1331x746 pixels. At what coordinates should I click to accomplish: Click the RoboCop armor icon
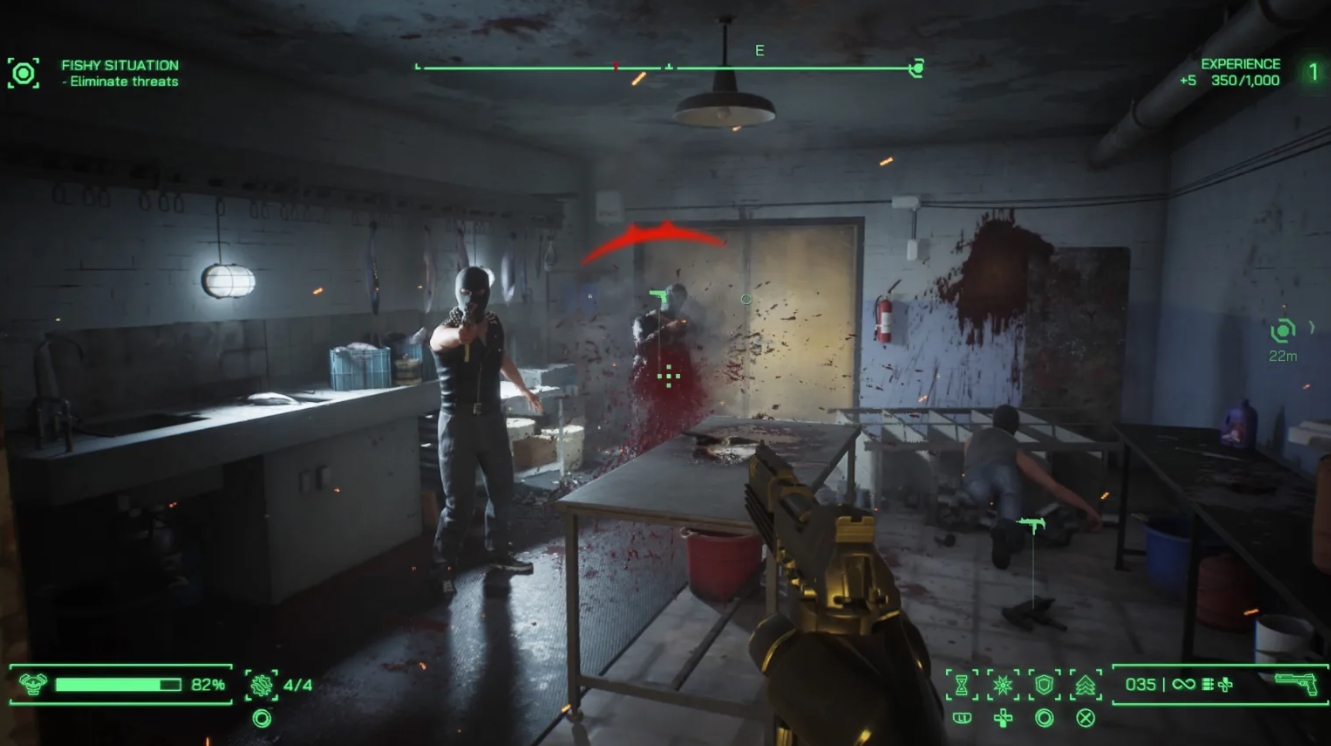(x=33, y=685)
